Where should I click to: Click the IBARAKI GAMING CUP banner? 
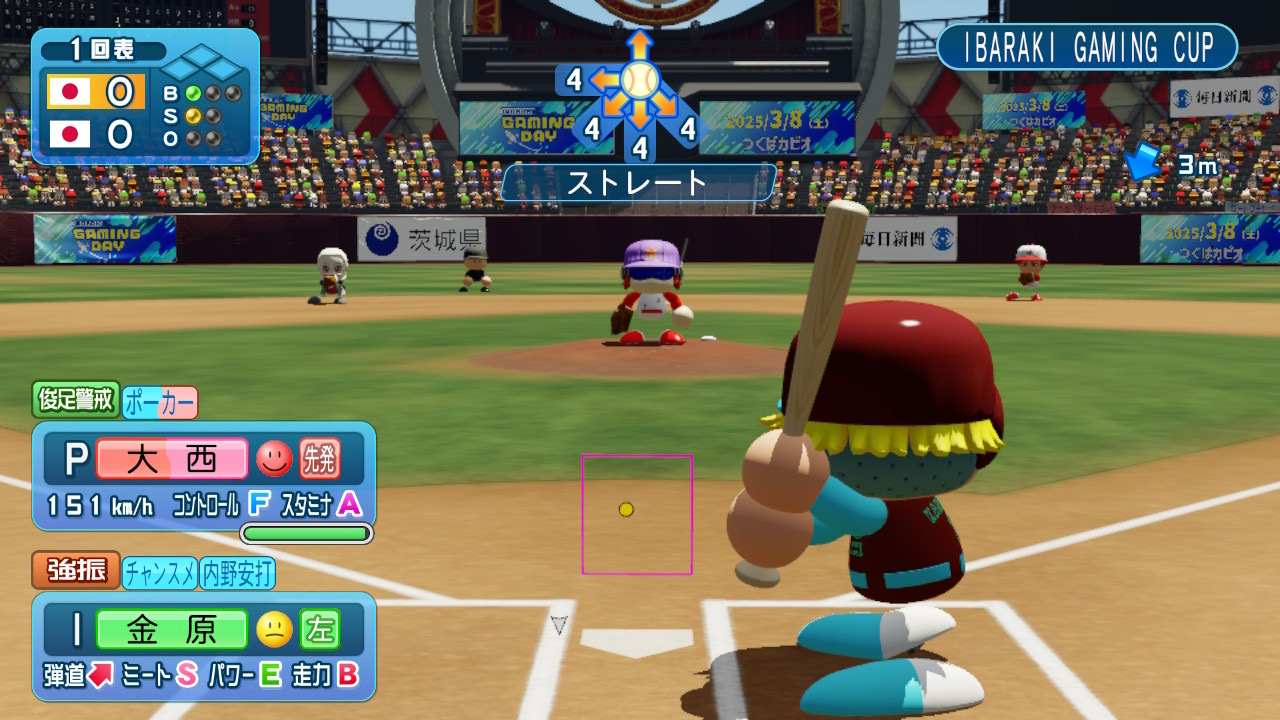pos(1087,47)
